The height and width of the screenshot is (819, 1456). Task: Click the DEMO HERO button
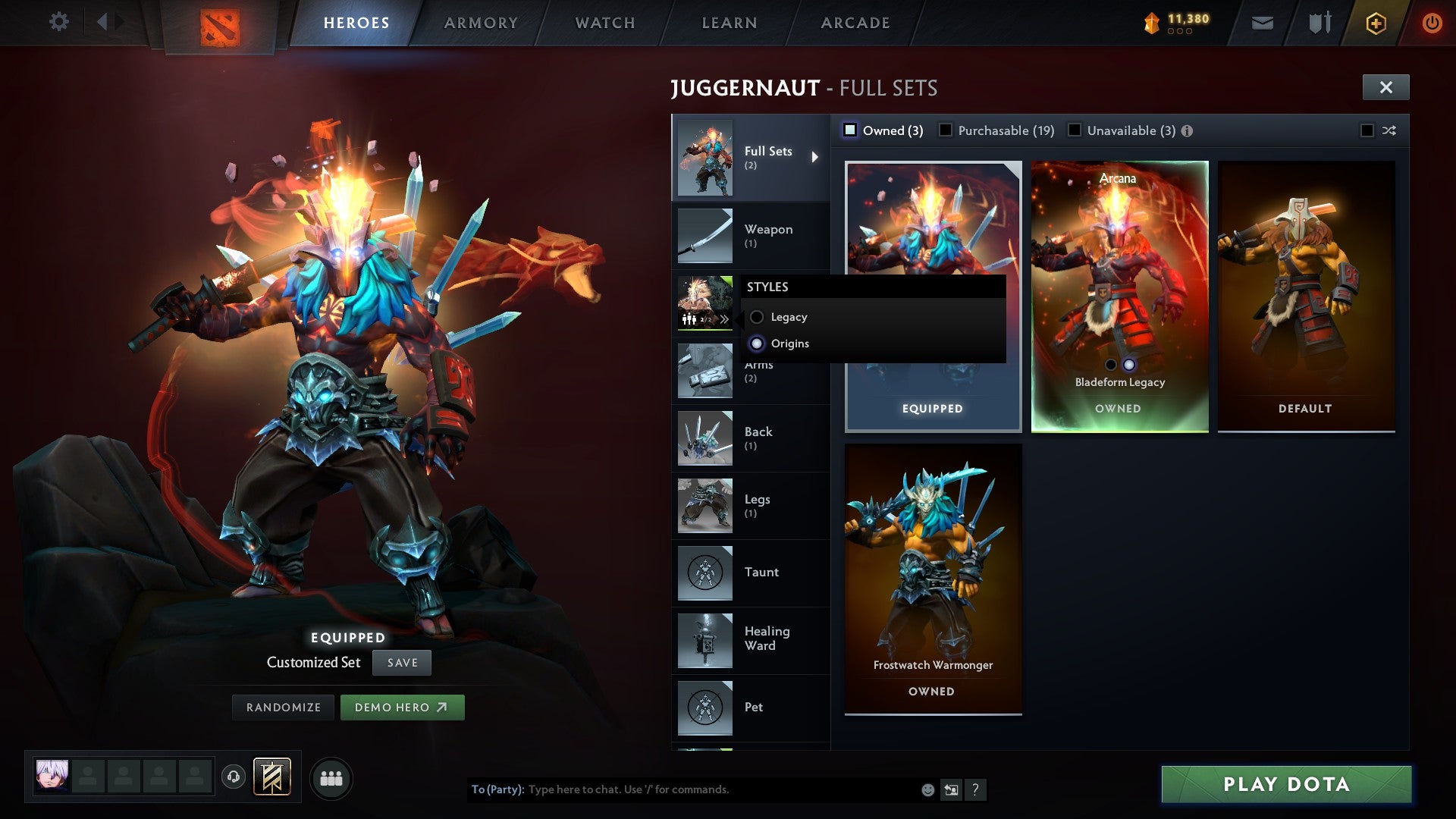tap(403, 707)
